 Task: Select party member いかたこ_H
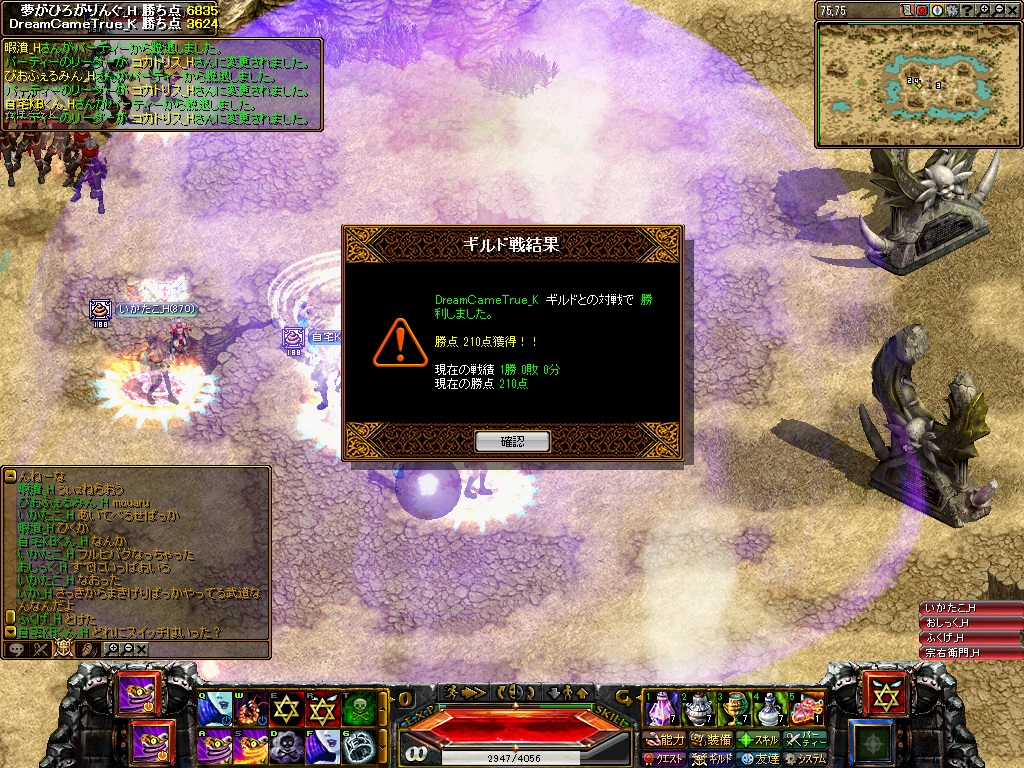(x=970, y=608)
